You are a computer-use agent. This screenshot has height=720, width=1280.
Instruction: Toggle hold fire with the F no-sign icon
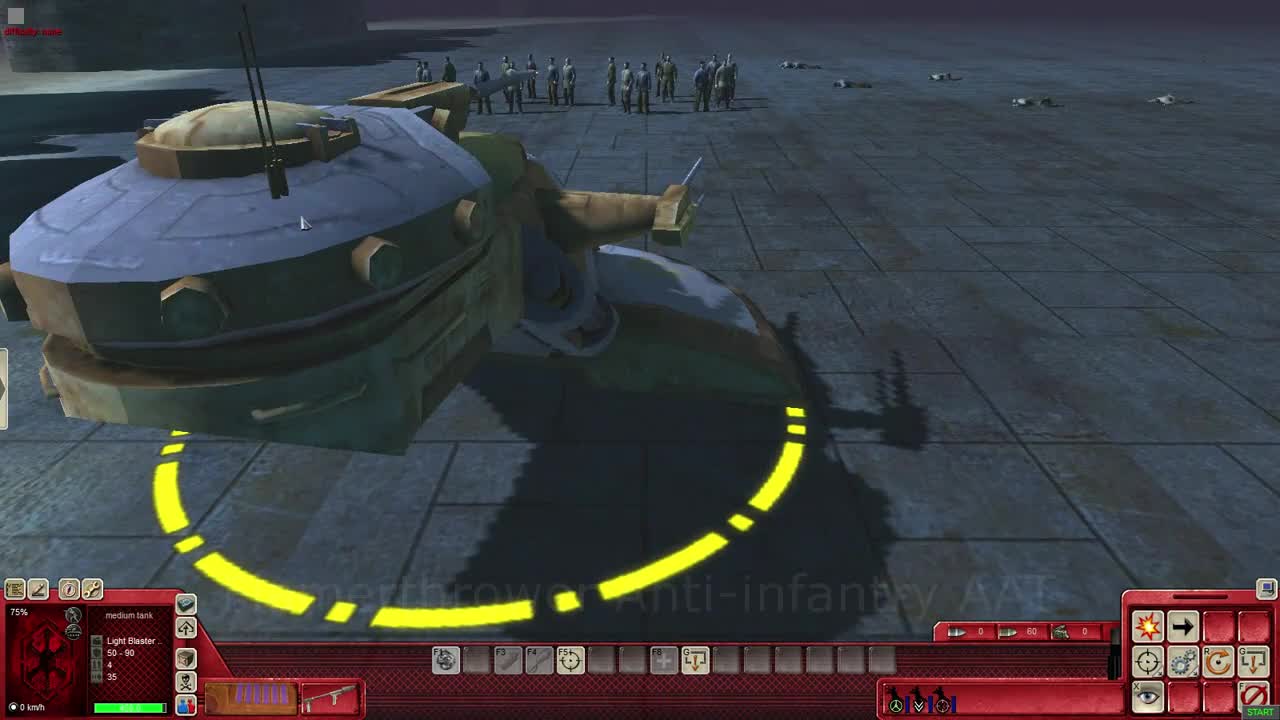pos(1254,694)
